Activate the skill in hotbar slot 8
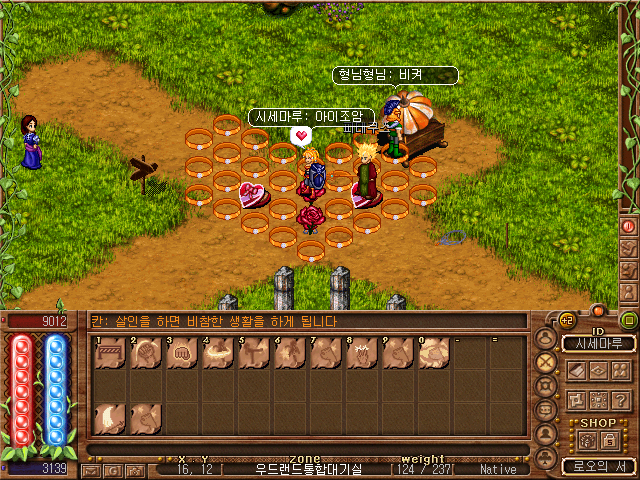The height and width of the screenshot is (480, 640). click(x=361, y=353)
